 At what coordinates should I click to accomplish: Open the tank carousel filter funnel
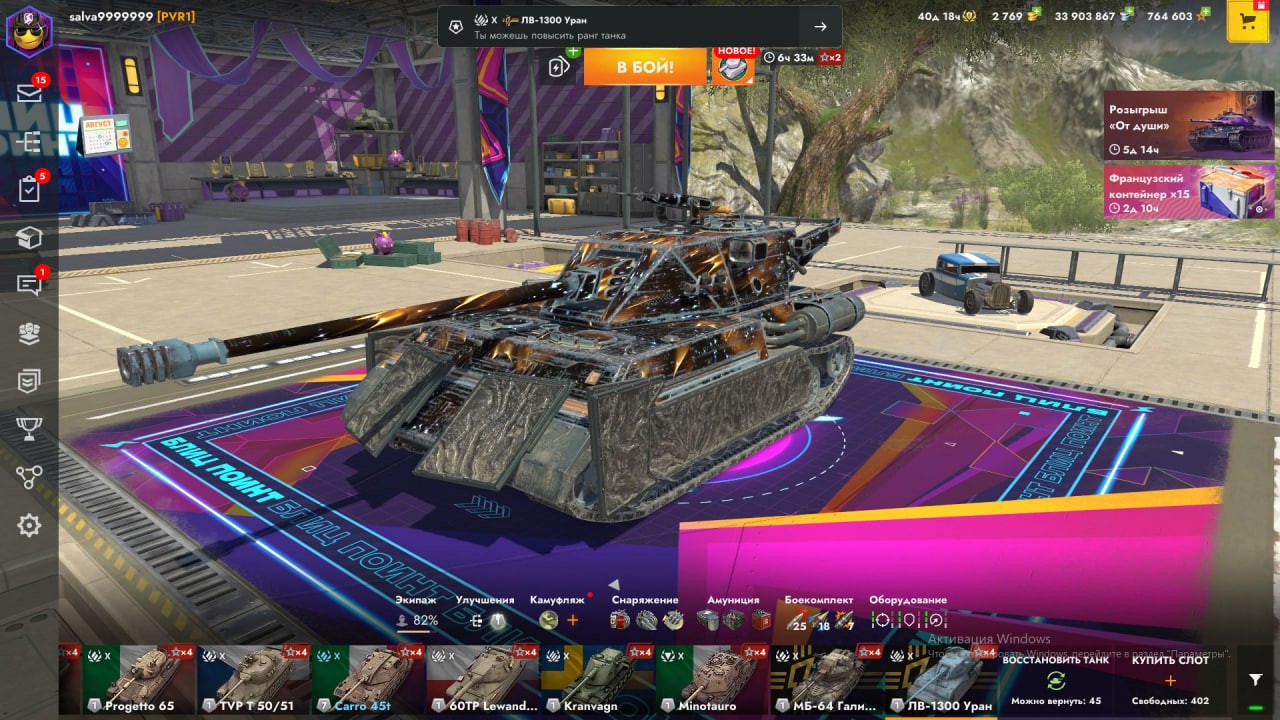[x=1256, y=679]
